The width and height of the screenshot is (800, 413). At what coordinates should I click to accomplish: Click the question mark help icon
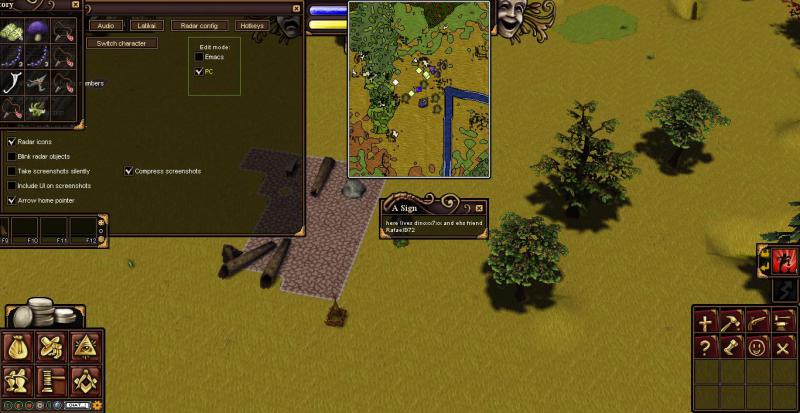(x=706, y=347)
